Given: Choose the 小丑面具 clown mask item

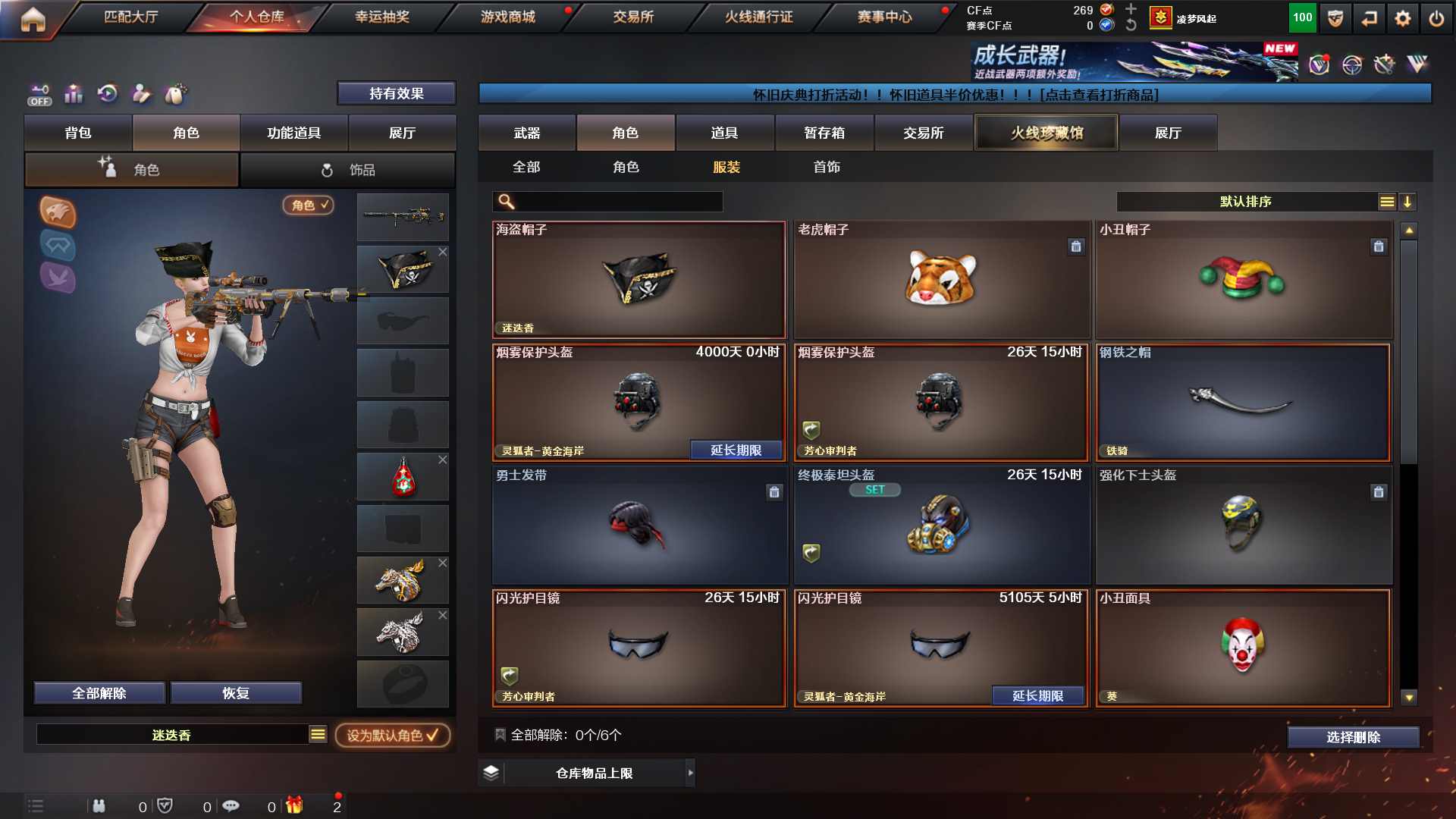Looking at the screenshot, I should [x=1243, y=648].
